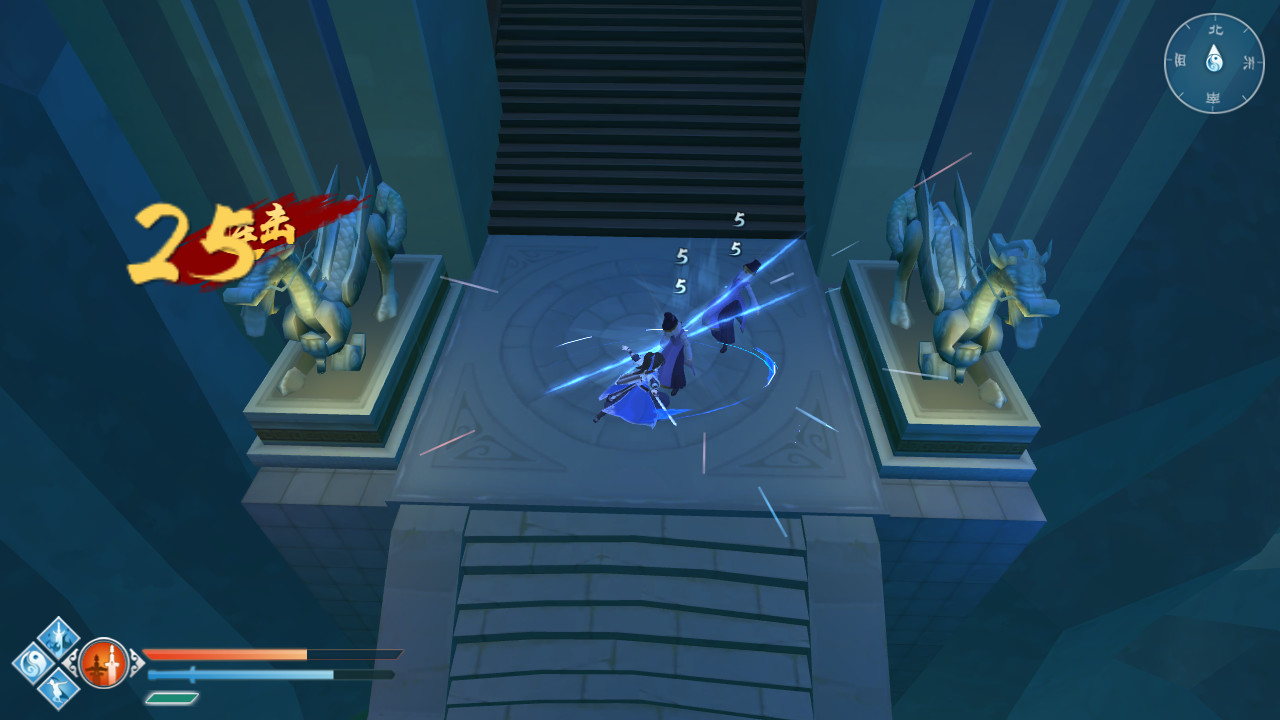The image size is (1280, 720).
Task: Select the enemy in blue robes
Action: [735, 300]
